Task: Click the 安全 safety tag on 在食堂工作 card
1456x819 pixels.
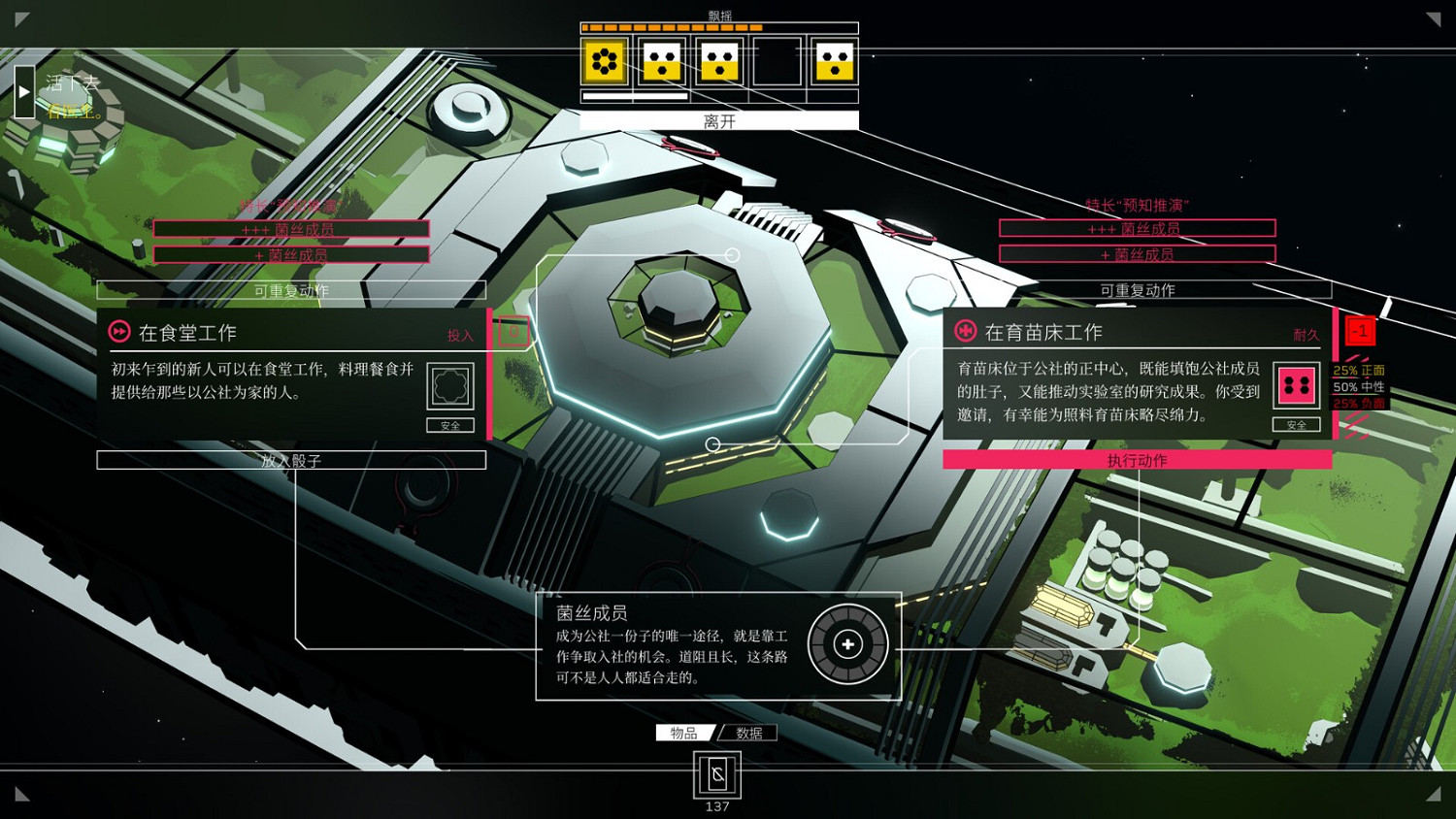Action: tap(450, 425)
